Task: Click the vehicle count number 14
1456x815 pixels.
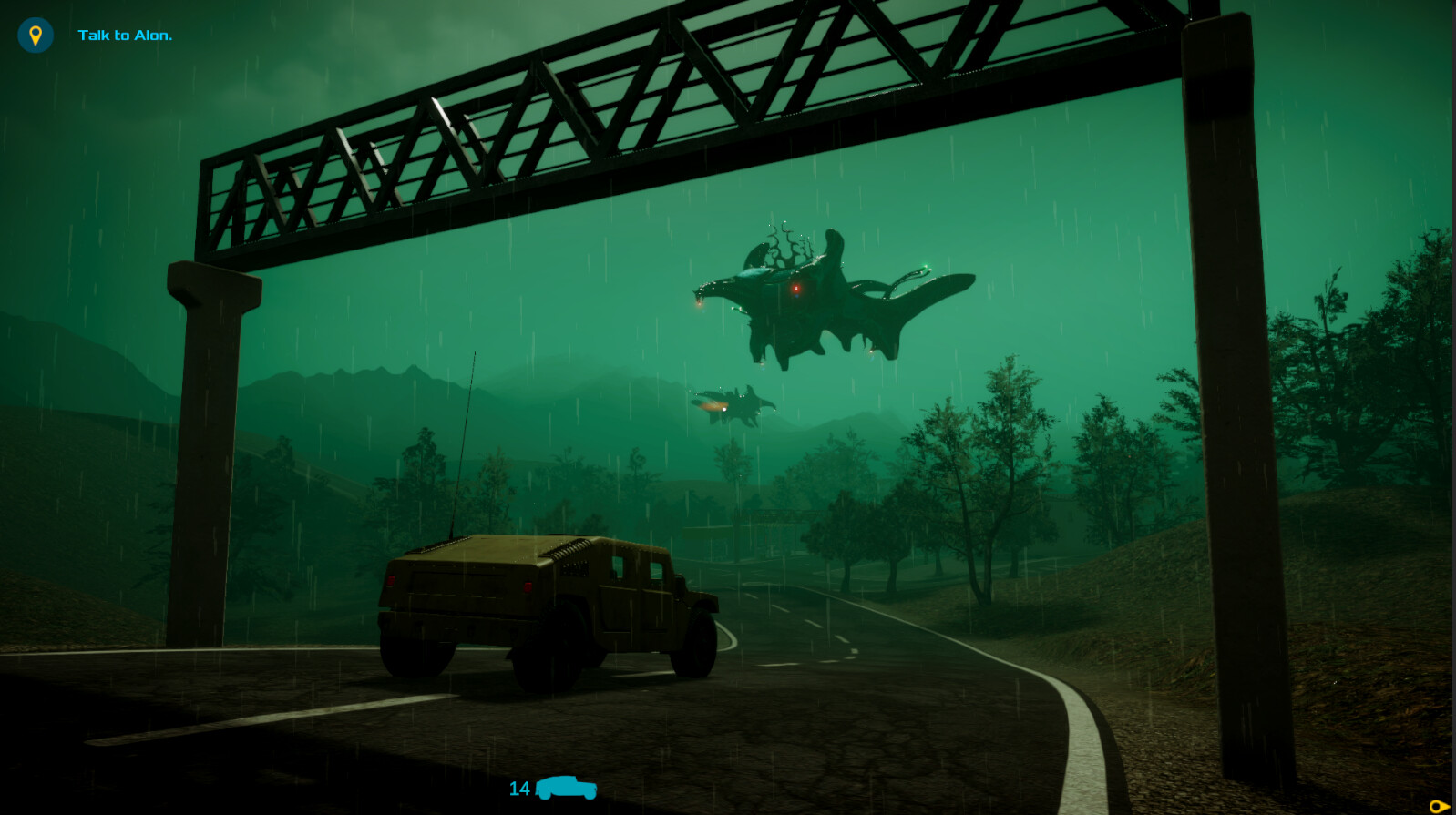Action: coord(519,790)
